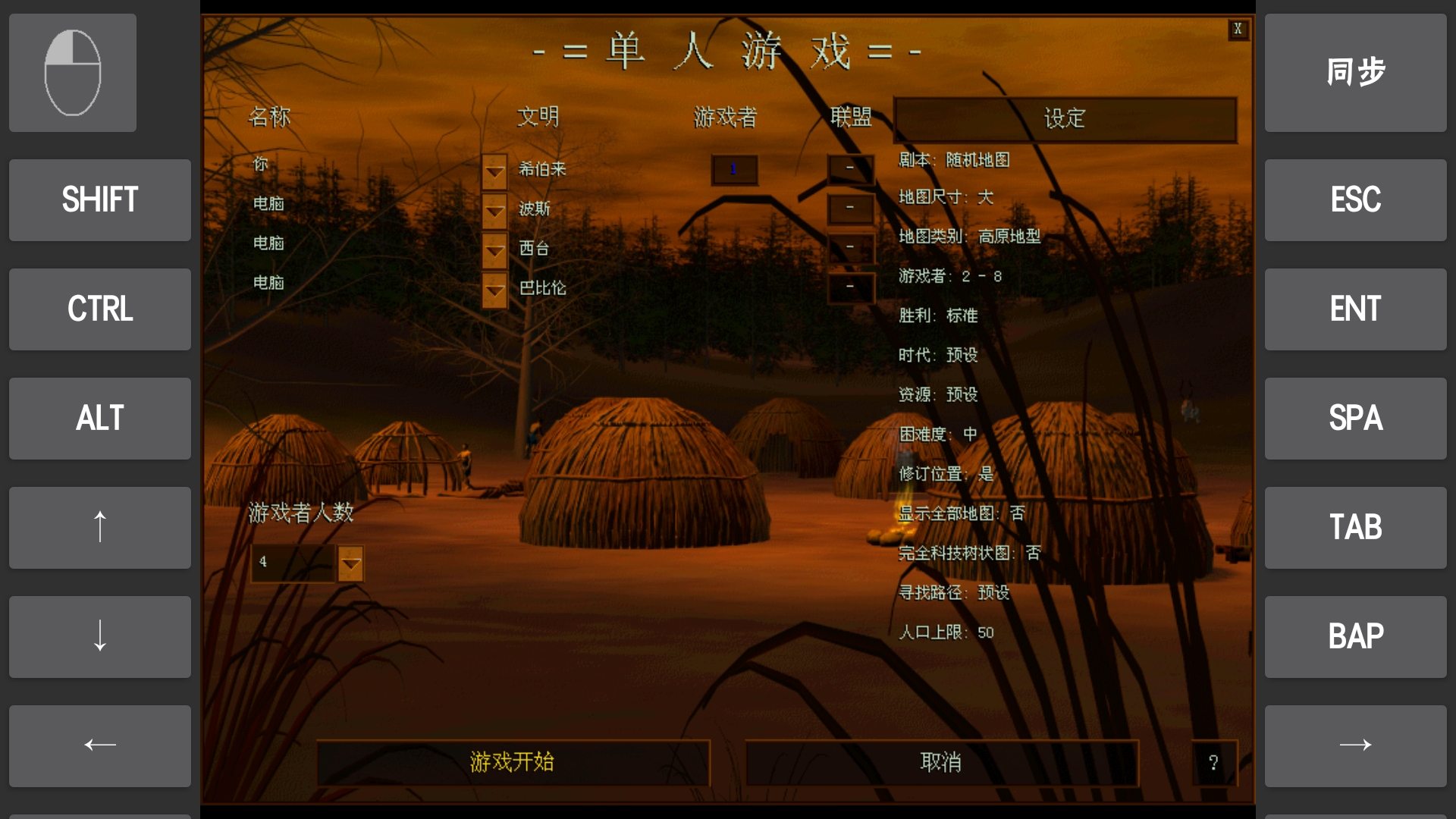
Task: Click the 设定 settings header
Action: 1065,119
